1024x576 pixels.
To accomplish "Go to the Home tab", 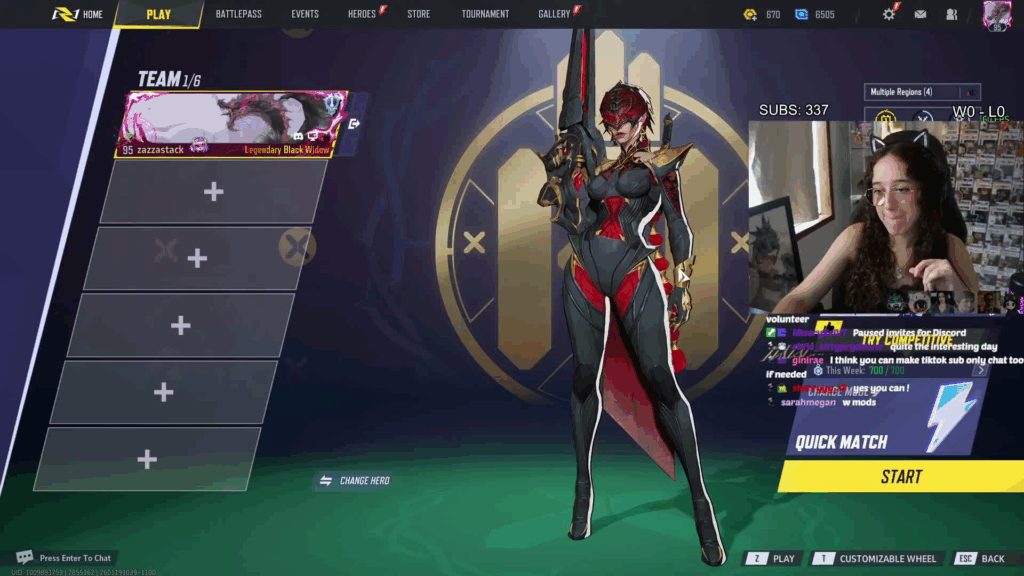I will pos(79,14).
